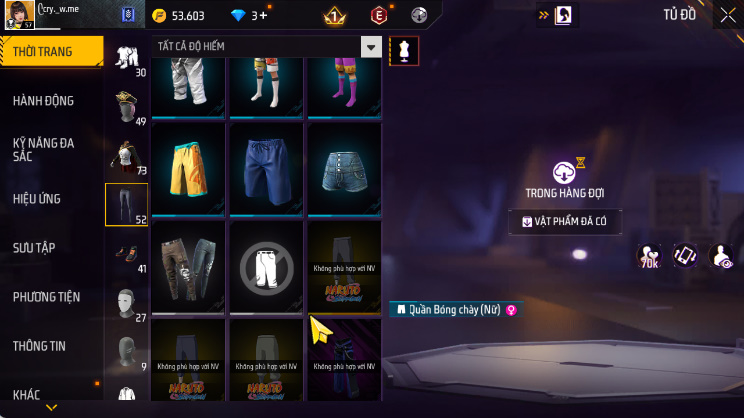Open the THÔNG TIN tab

pyautogui.click(x=39, y=345)
